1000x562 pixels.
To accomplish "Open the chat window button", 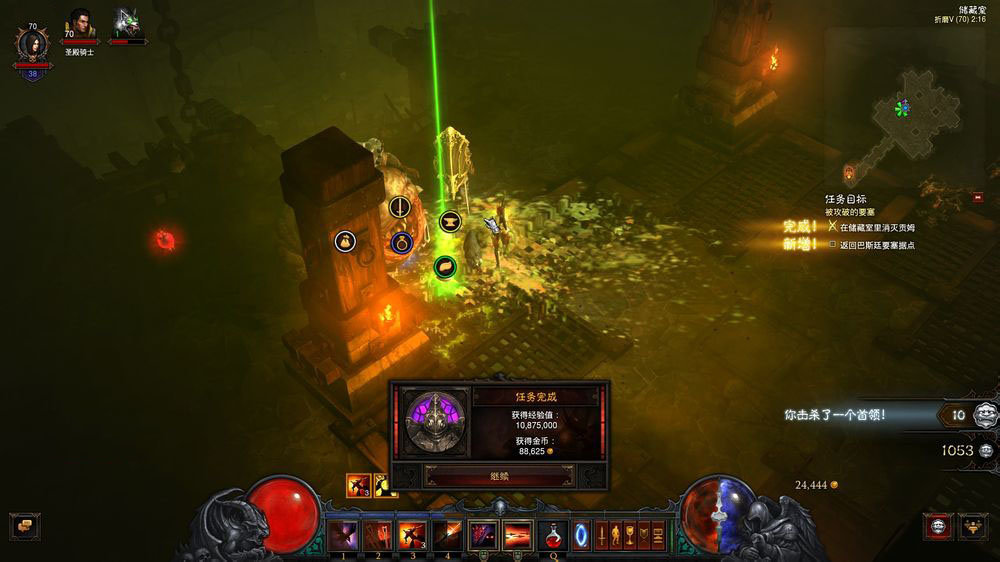I will (24, 526).
